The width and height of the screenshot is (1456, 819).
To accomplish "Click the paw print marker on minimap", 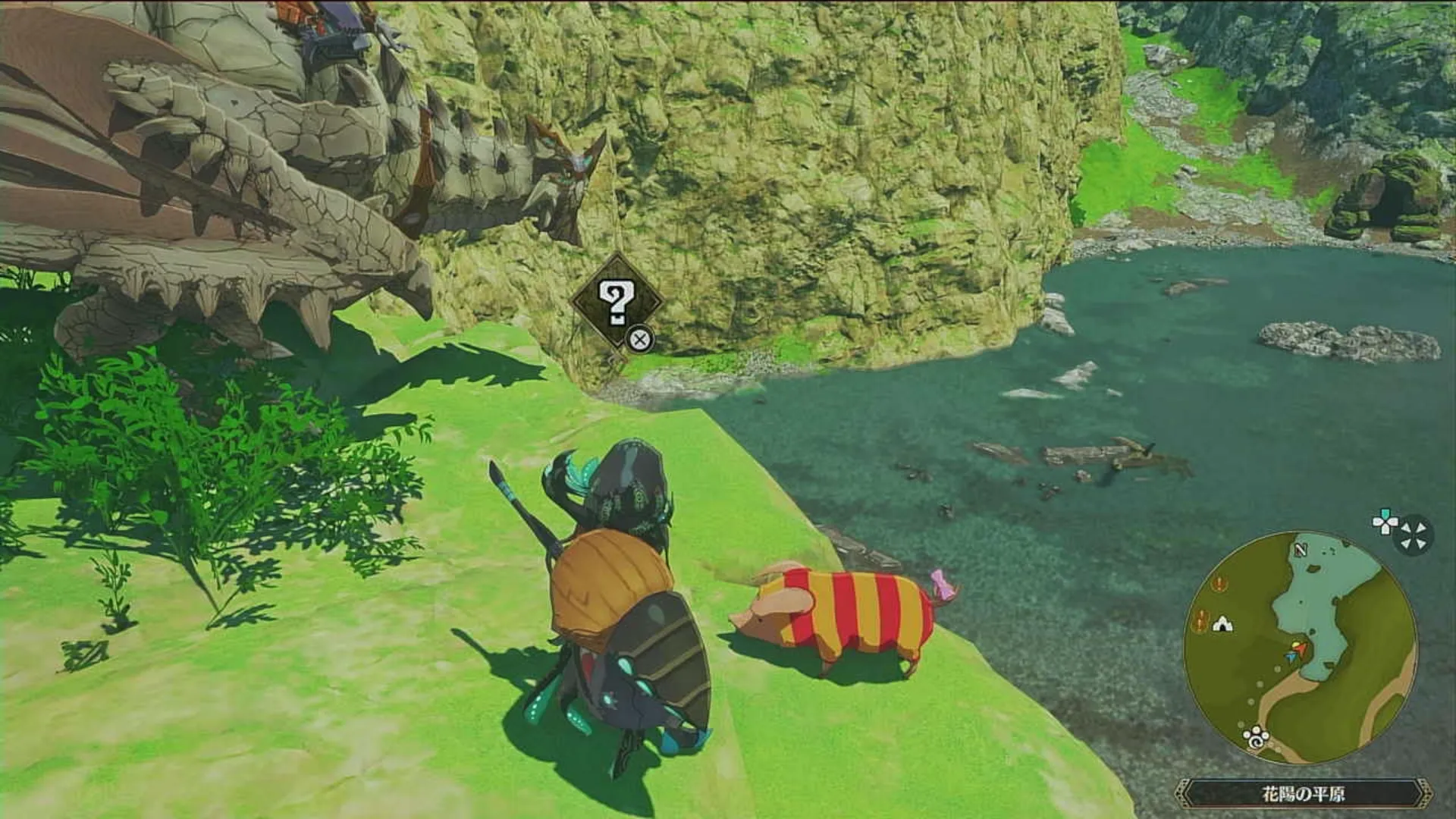I will pos(1255,735).
